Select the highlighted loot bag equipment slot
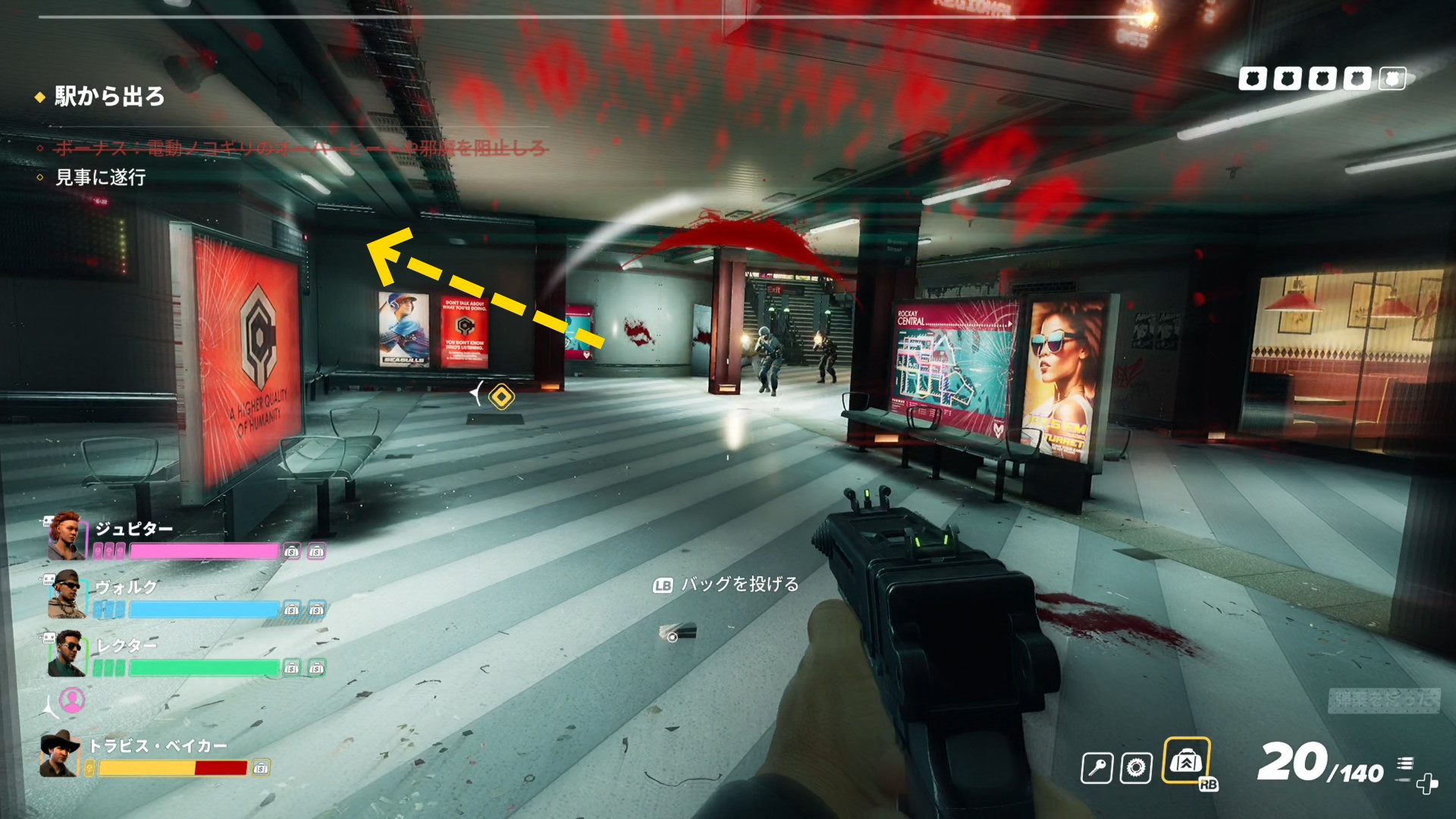Image resolution: width=1456 pixels, height=819 pixels. pos(1186,761)
